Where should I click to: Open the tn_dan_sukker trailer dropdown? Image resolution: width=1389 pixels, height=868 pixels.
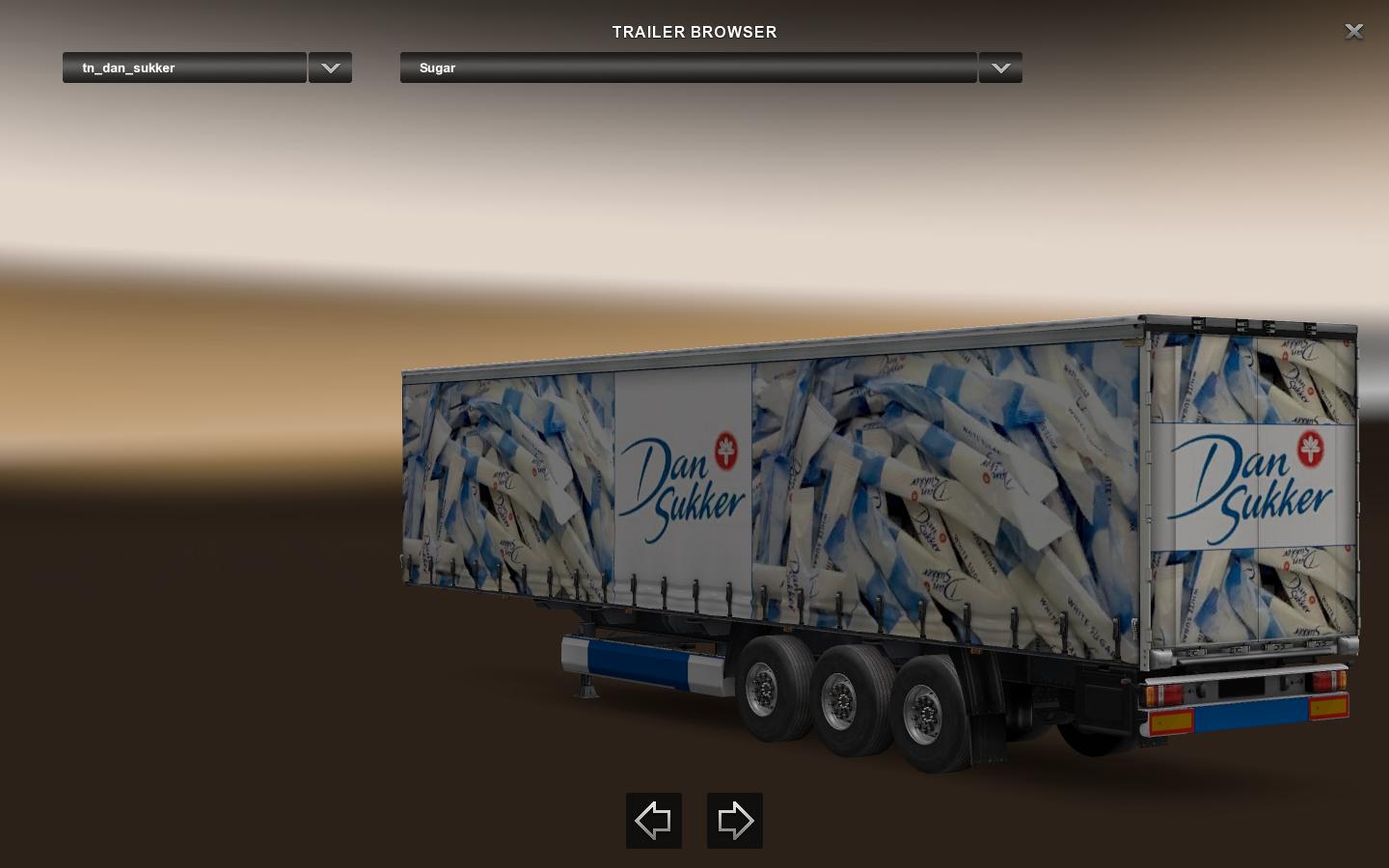coord(184,68)
